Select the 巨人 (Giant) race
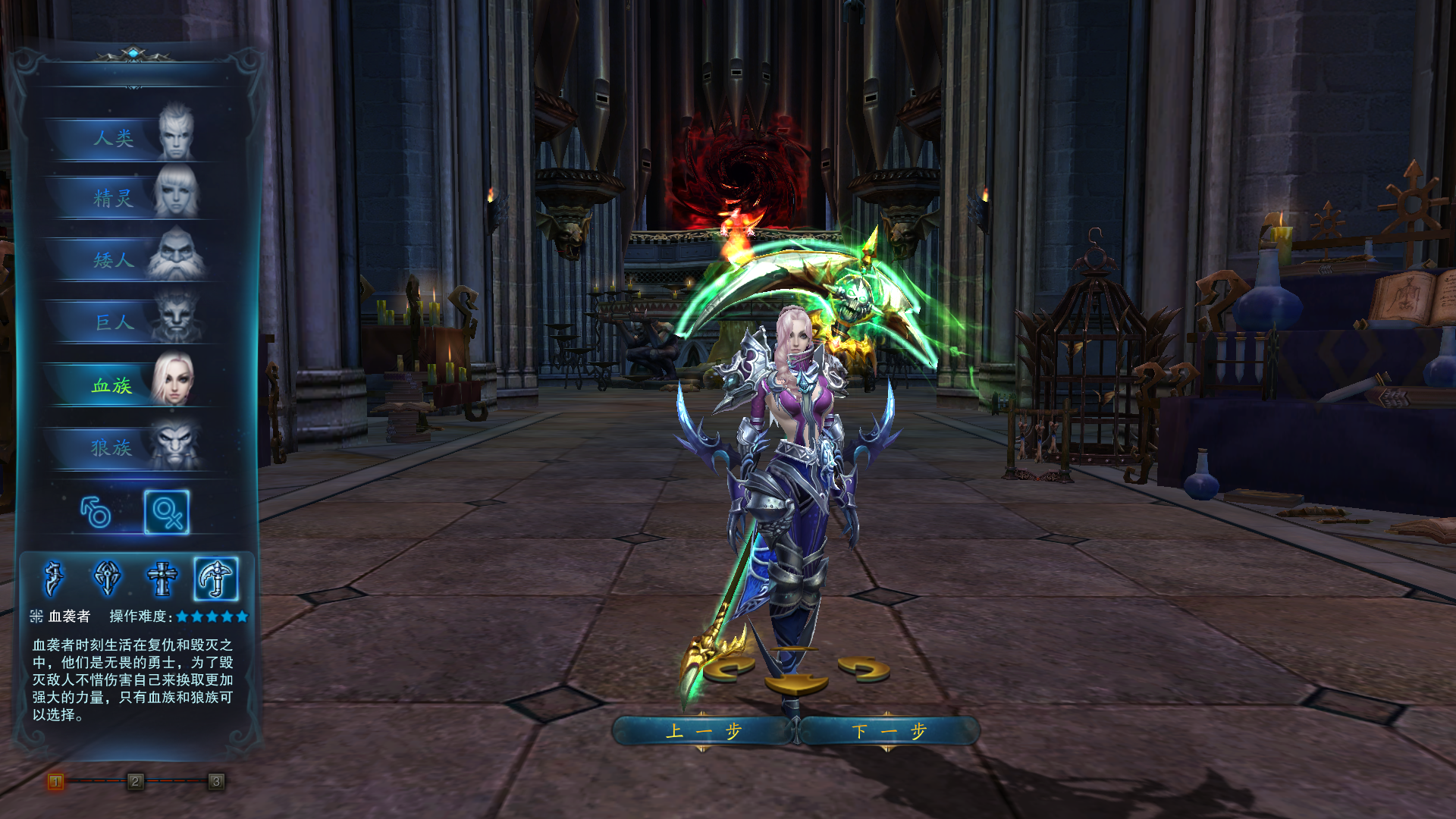This screenshot has width=1456, height=819. tap(129, 323)
